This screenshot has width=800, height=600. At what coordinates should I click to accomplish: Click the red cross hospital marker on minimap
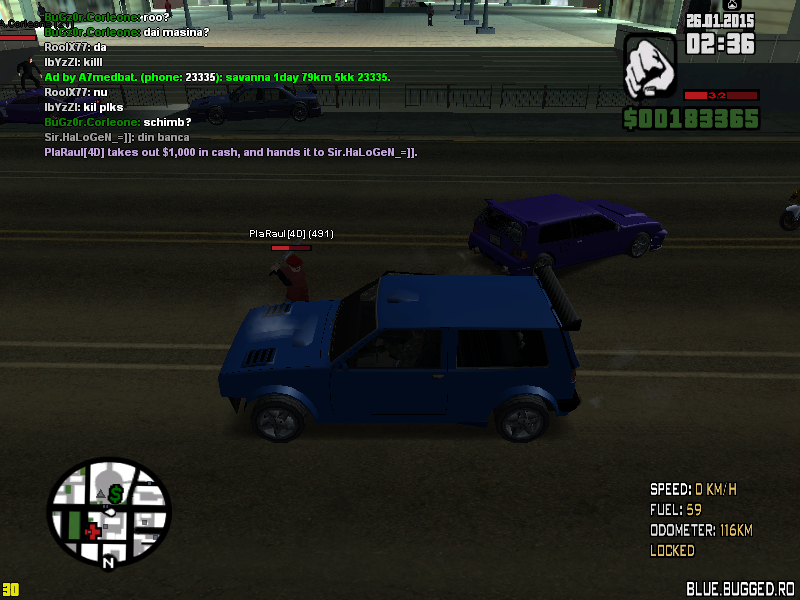pyautogui.click(x=93, y=530)
